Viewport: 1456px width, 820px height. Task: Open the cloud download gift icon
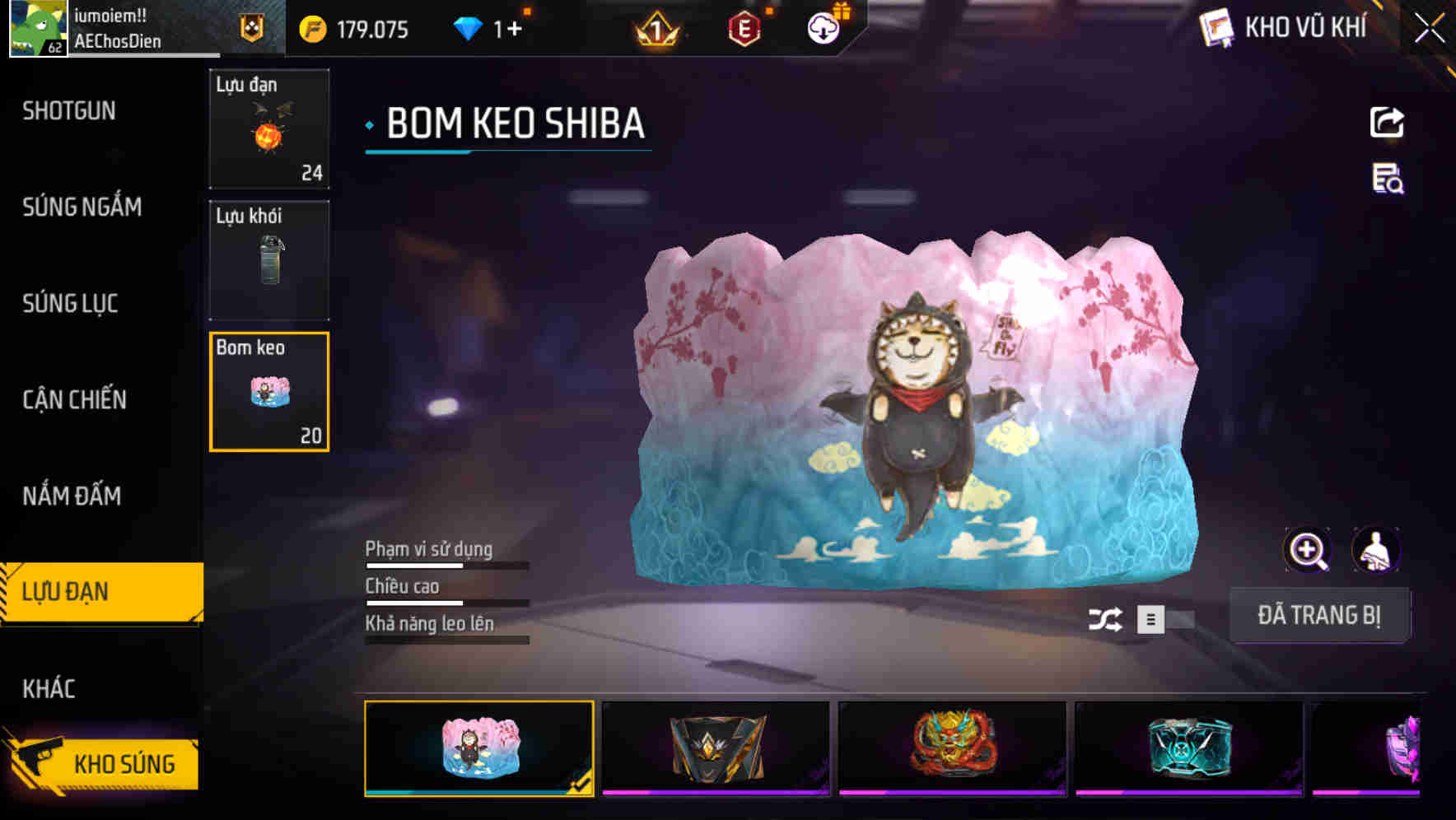[823, 27]
